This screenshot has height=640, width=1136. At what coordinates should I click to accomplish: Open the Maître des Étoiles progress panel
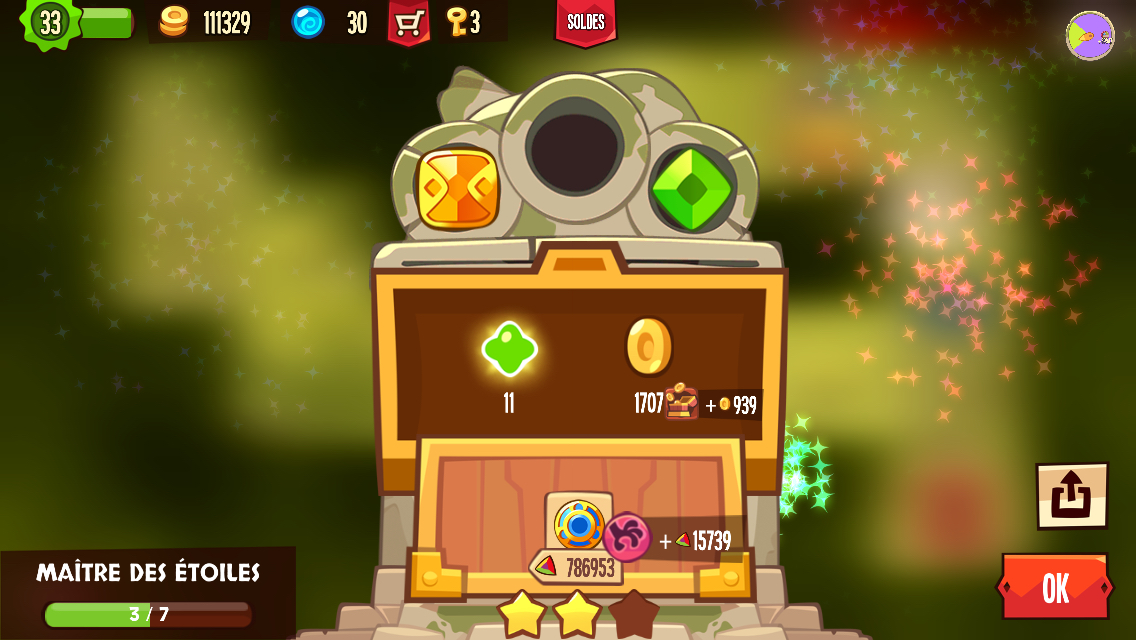pyautogui.click(x=148, y=592)
